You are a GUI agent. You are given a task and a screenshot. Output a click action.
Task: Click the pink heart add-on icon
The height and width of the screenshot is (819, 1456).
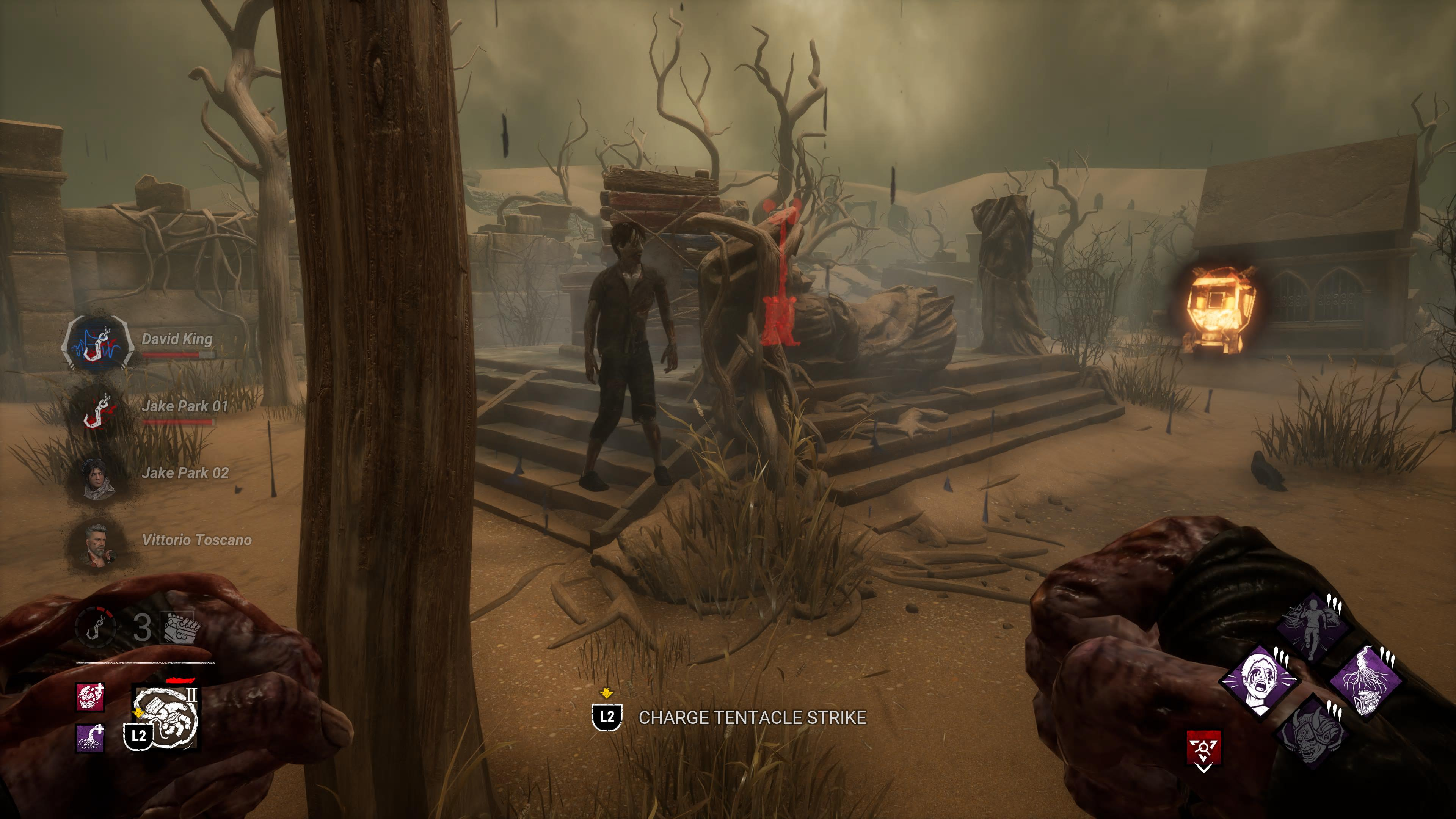[x=90, y=697]
